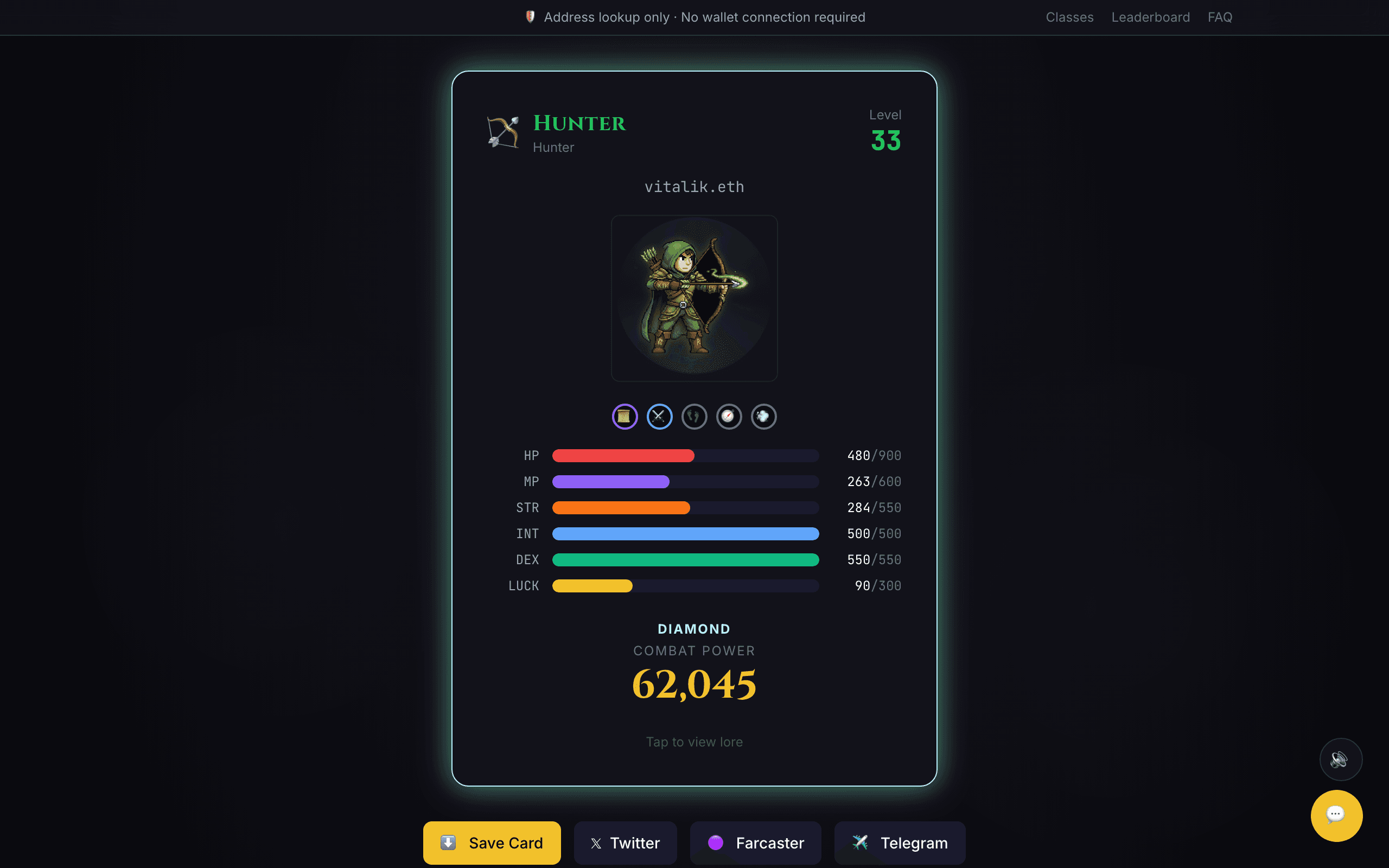1389x868 pixels.
Task: Open the chat bubble in the bottom corner
Action: coord(1336,815)
